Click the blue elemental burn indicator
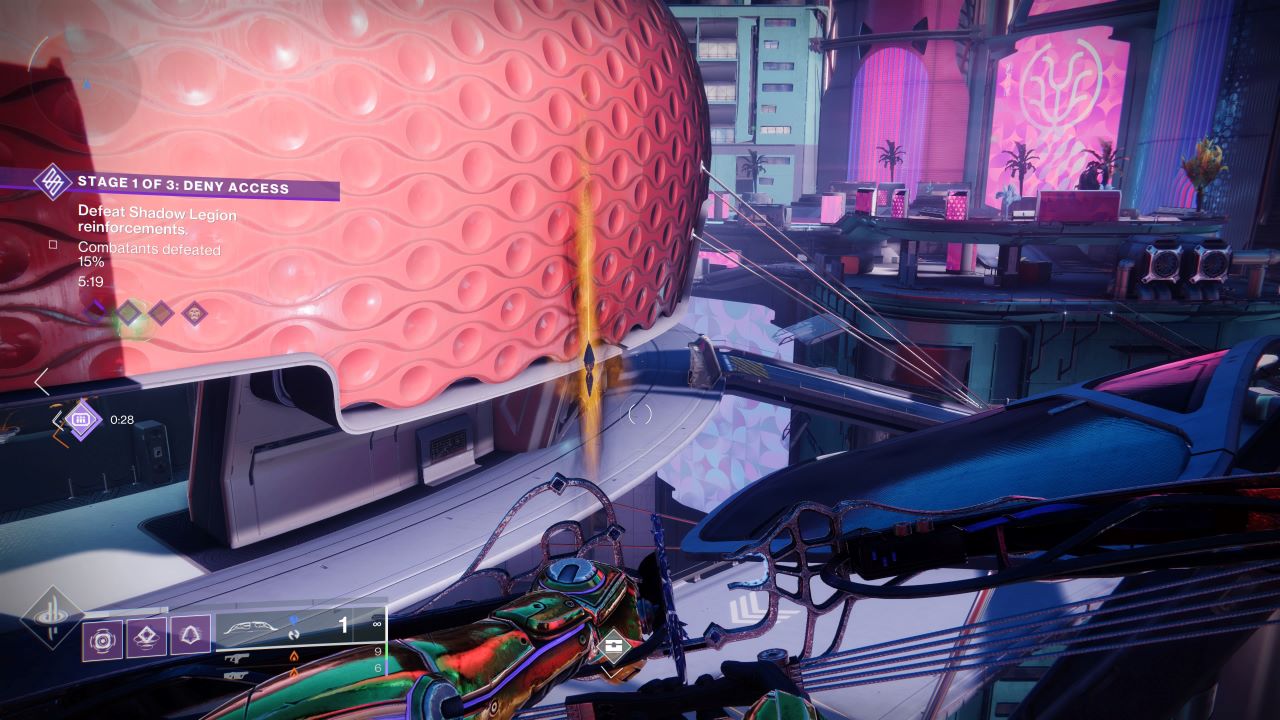This screenshot has width=1280, height=720. point(293,618)
